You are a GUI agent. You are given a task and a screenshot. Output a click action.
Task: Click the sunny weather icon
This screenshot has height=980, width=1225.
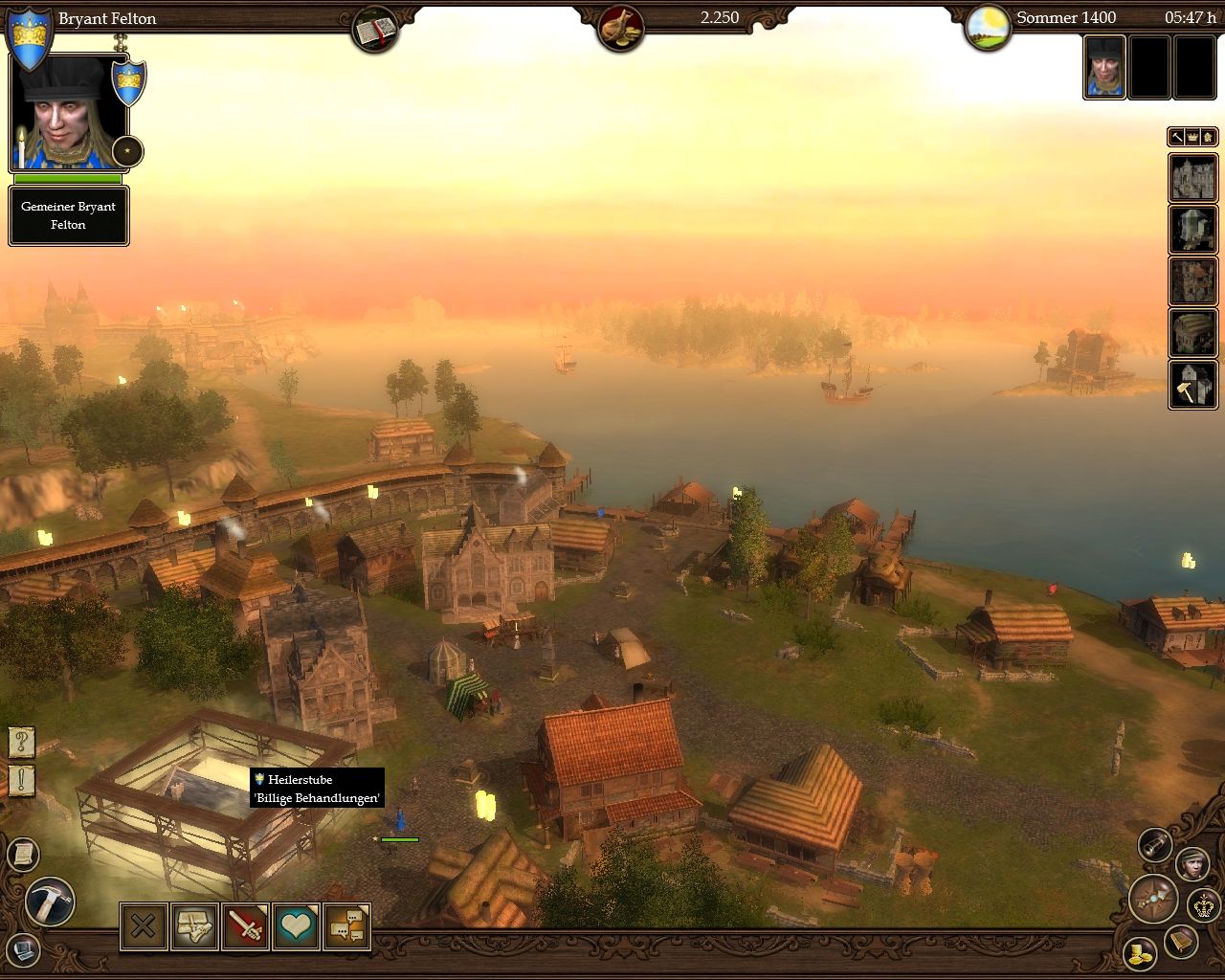[988, 29]
